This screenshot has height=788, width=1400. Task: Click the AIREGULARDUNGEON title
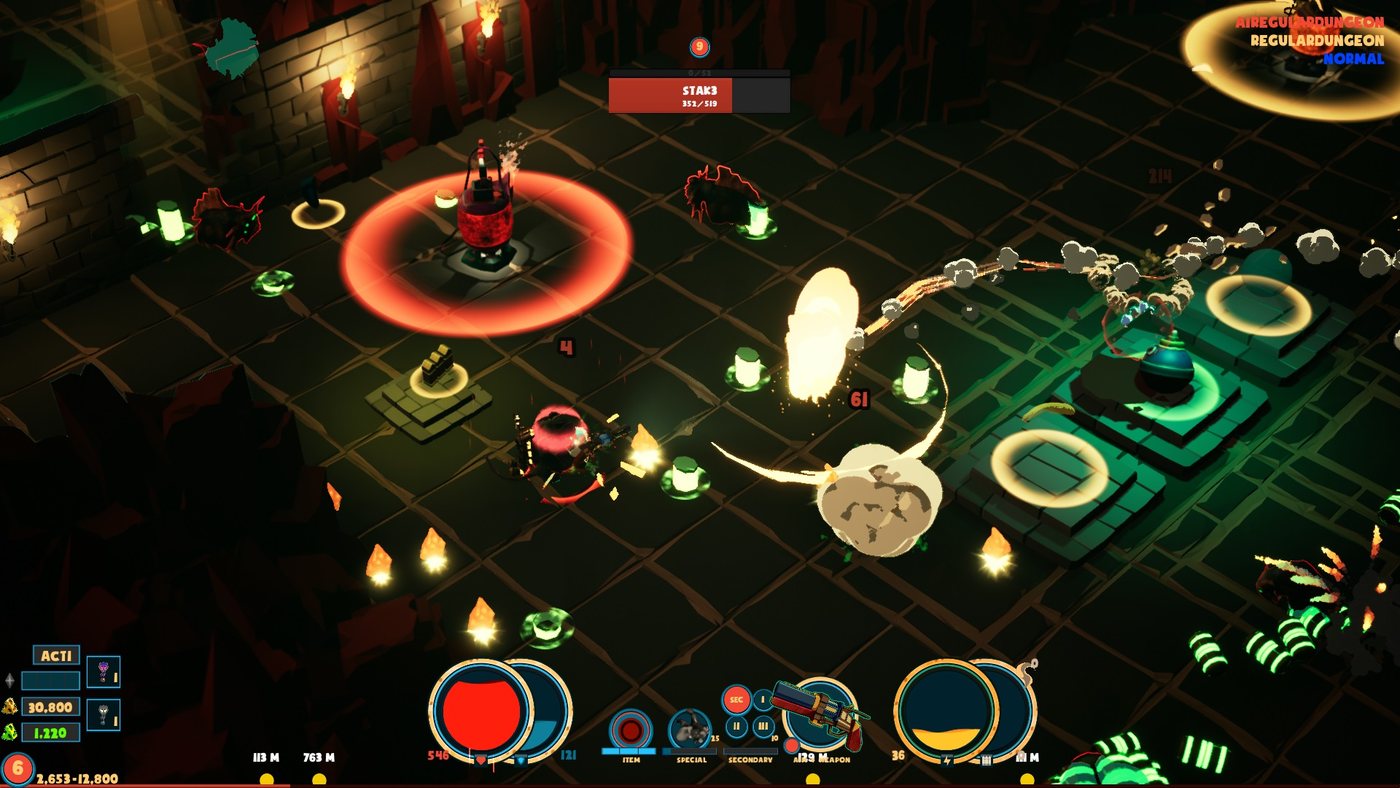pos(1310,20)
